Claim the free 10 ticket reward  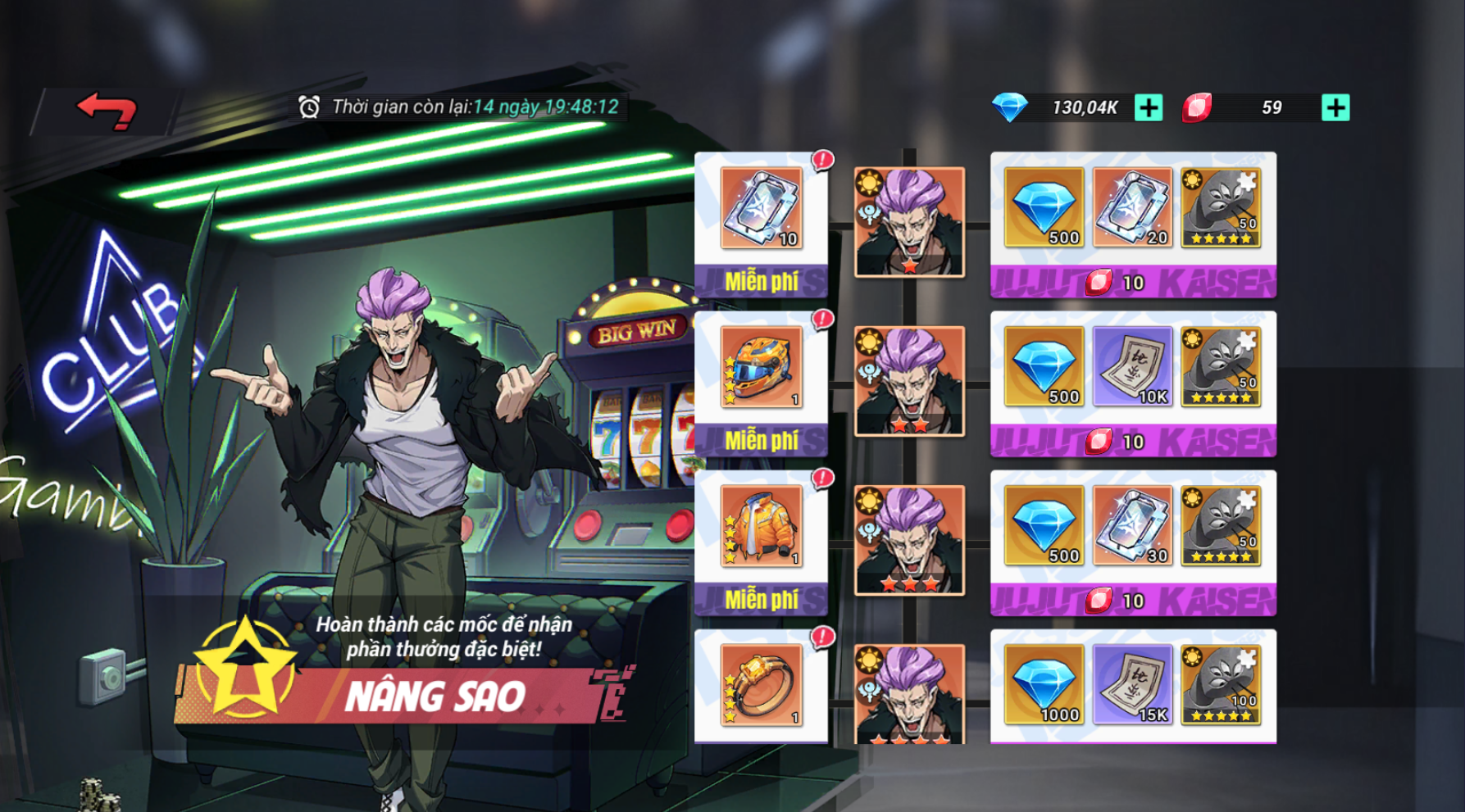[761, 281]
